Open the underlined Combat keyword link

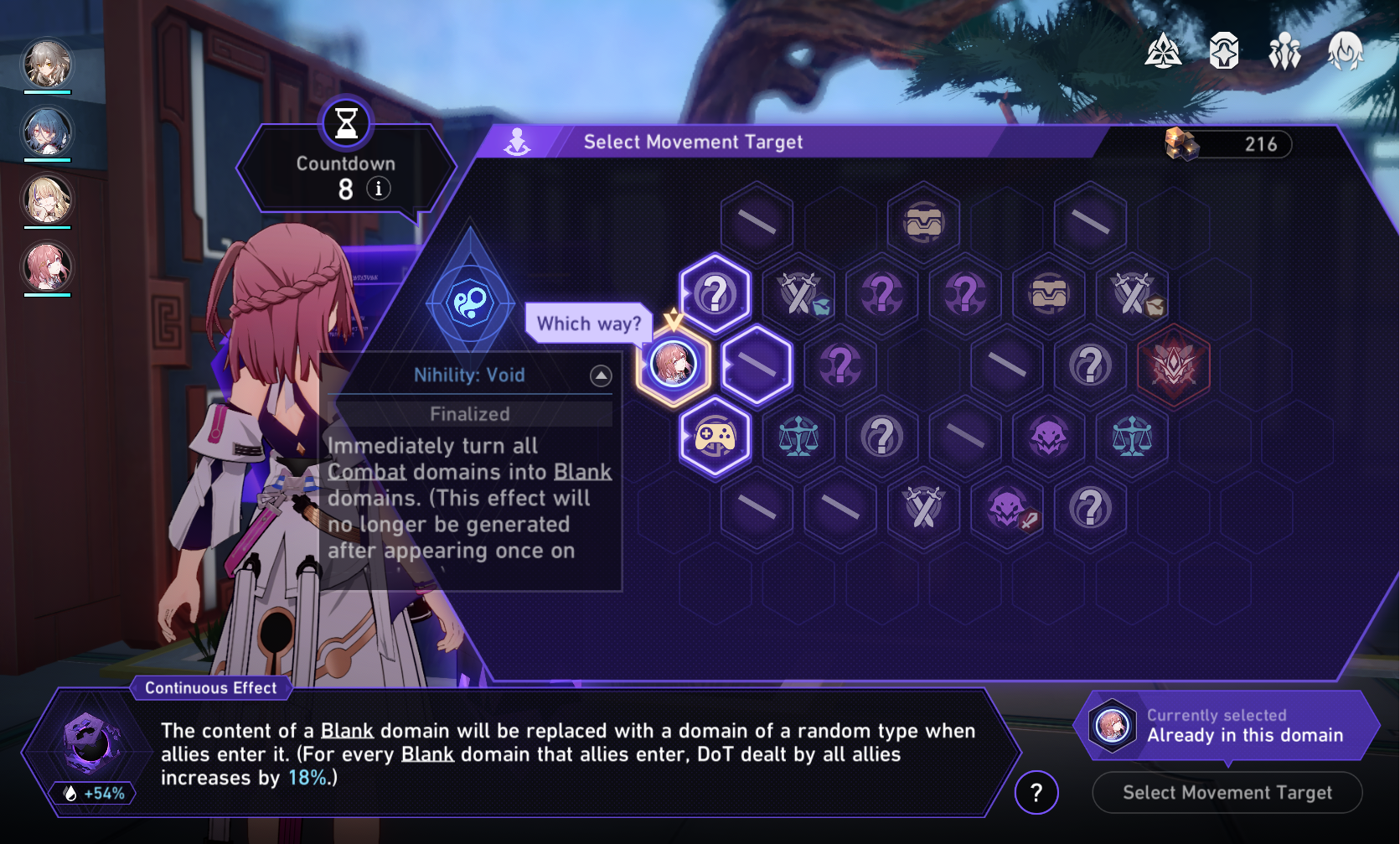point(366,472)
